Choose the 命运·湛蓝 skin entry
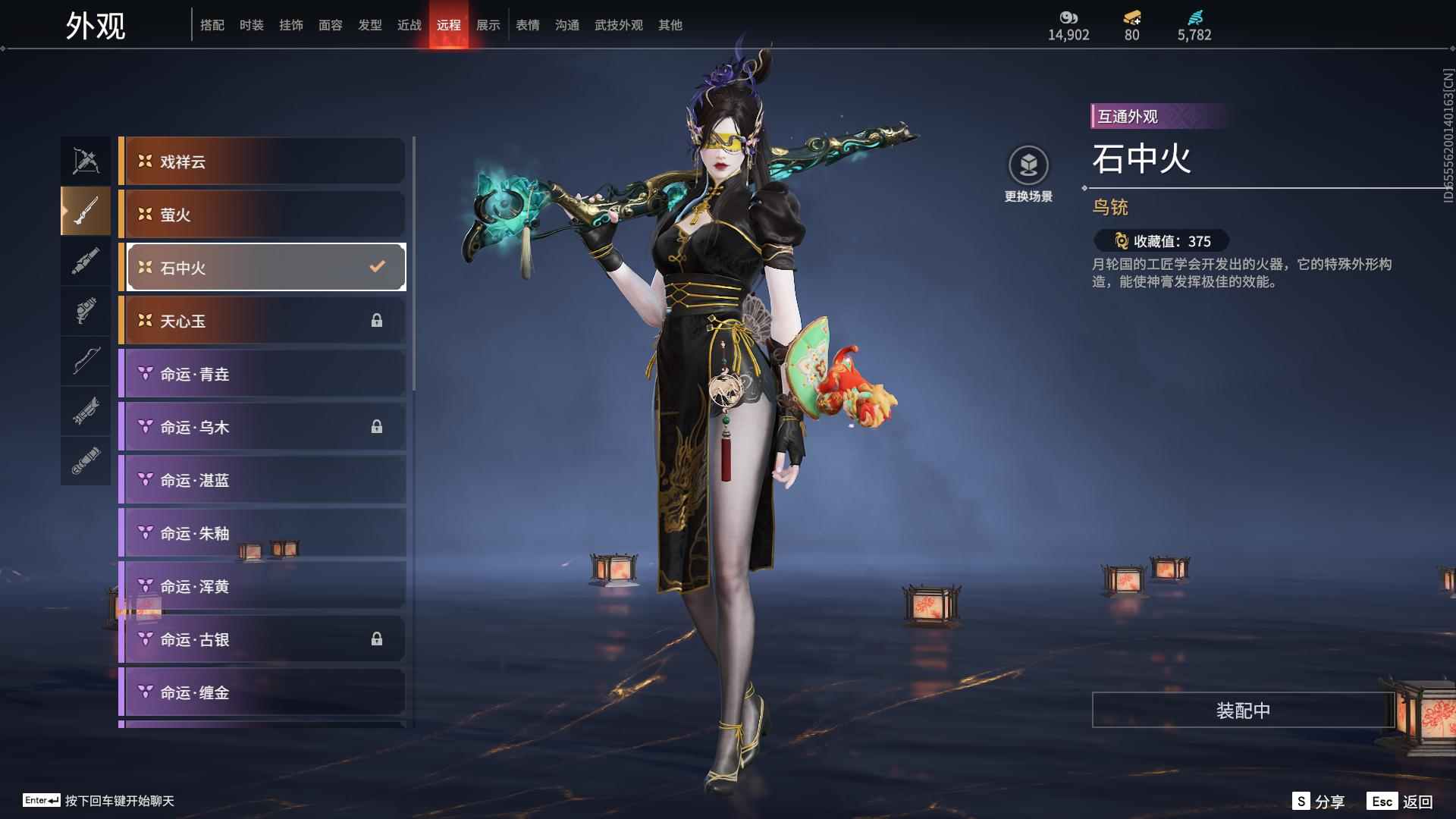Viewport: 1456px width, 819px height. (x=264, y=480)
